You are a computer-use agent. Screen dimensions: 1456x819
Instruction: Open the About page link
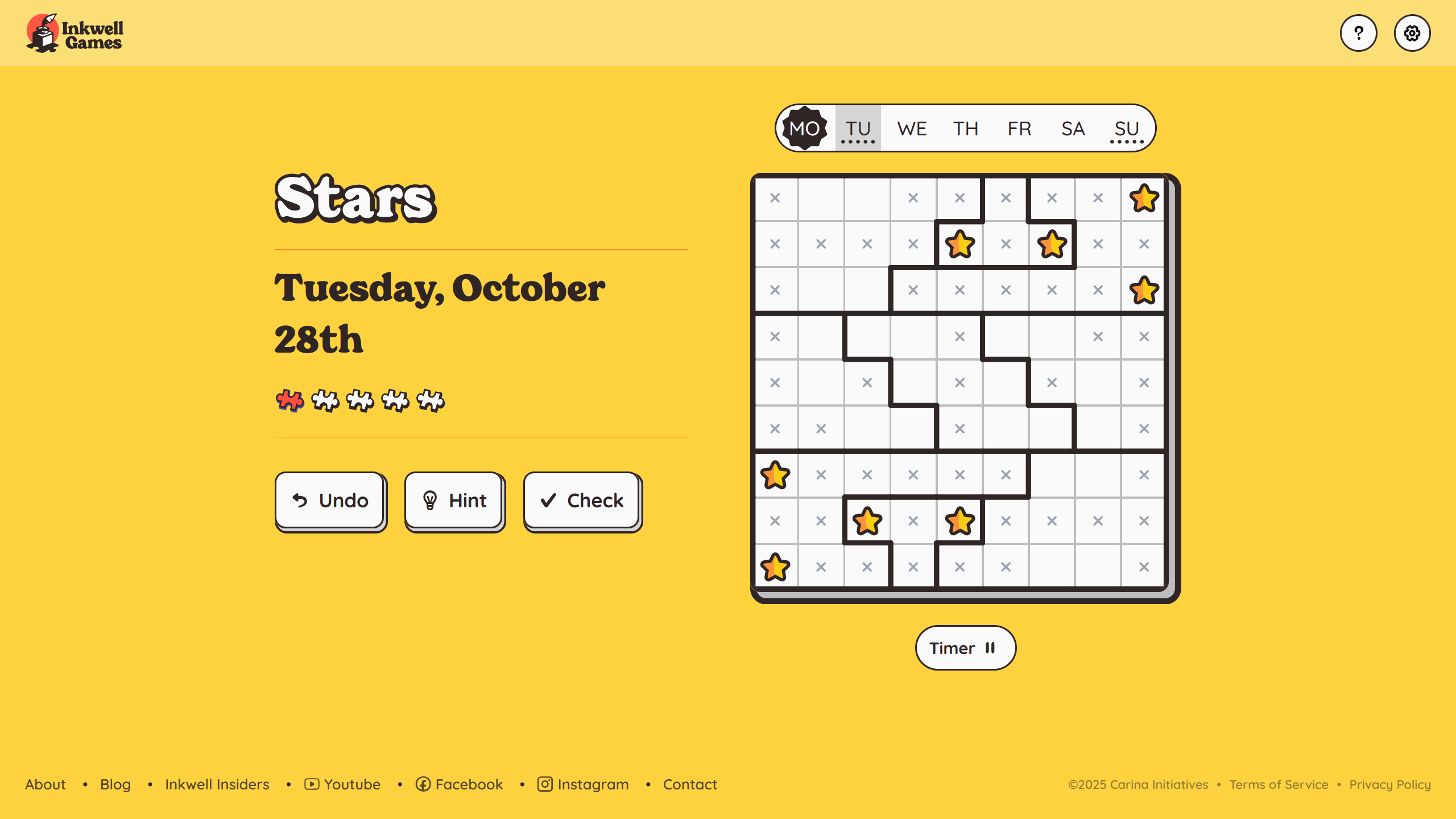[x=45, y=784]
